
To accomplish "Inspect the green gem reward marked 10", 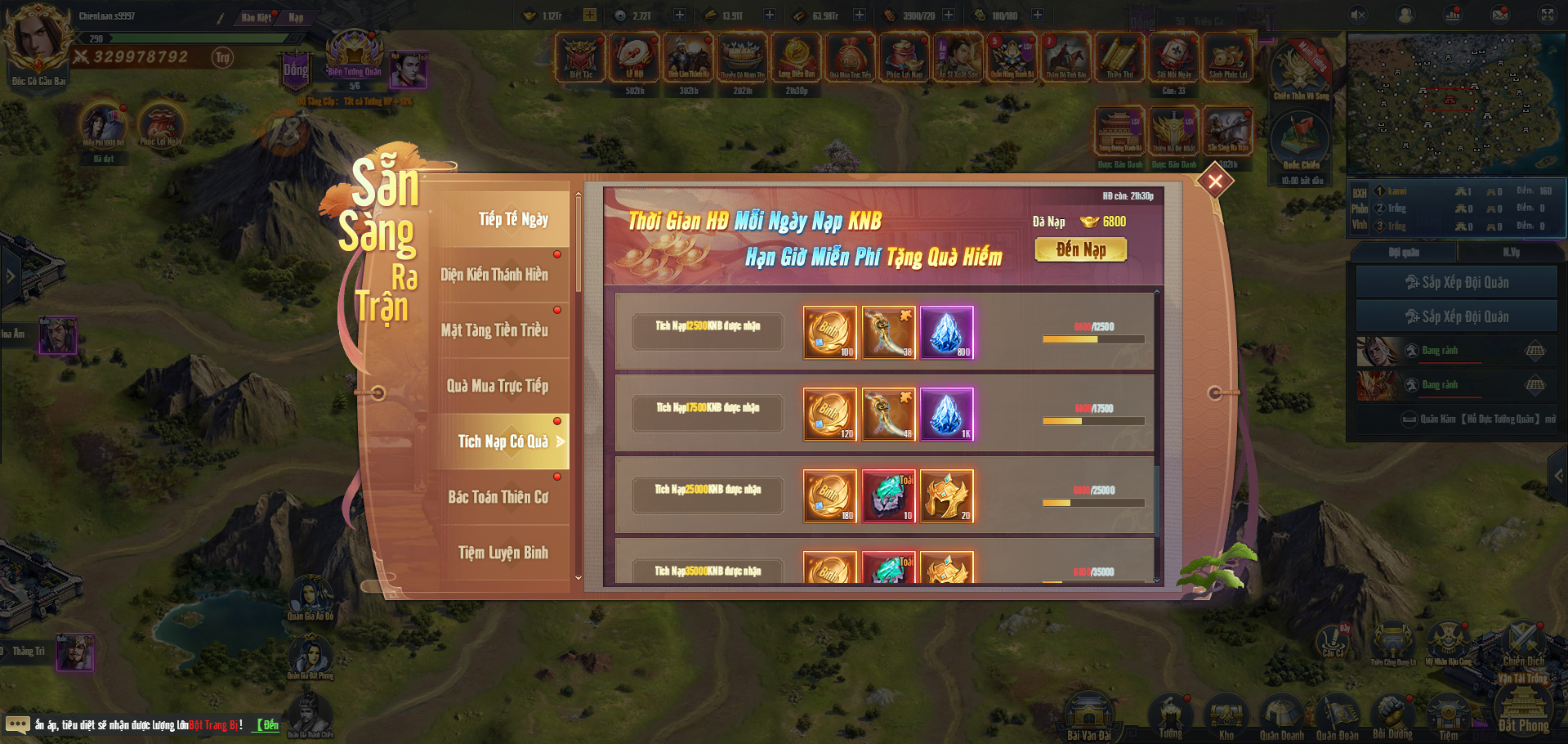I will [889, 495].
